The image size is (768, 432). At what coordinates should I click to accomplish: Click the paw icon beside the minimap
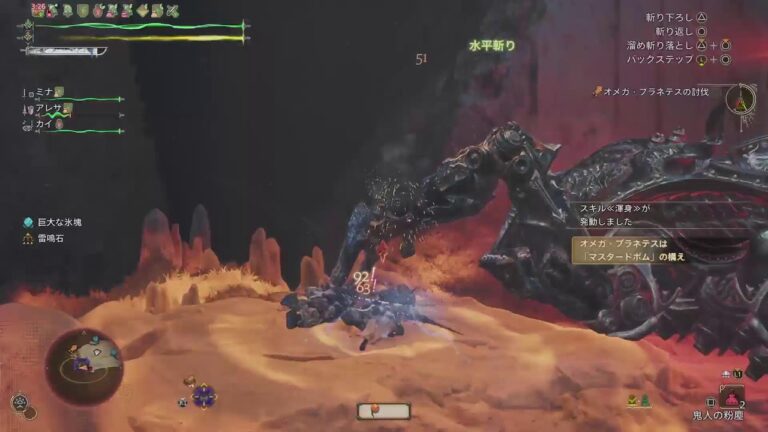coord(19,403)
